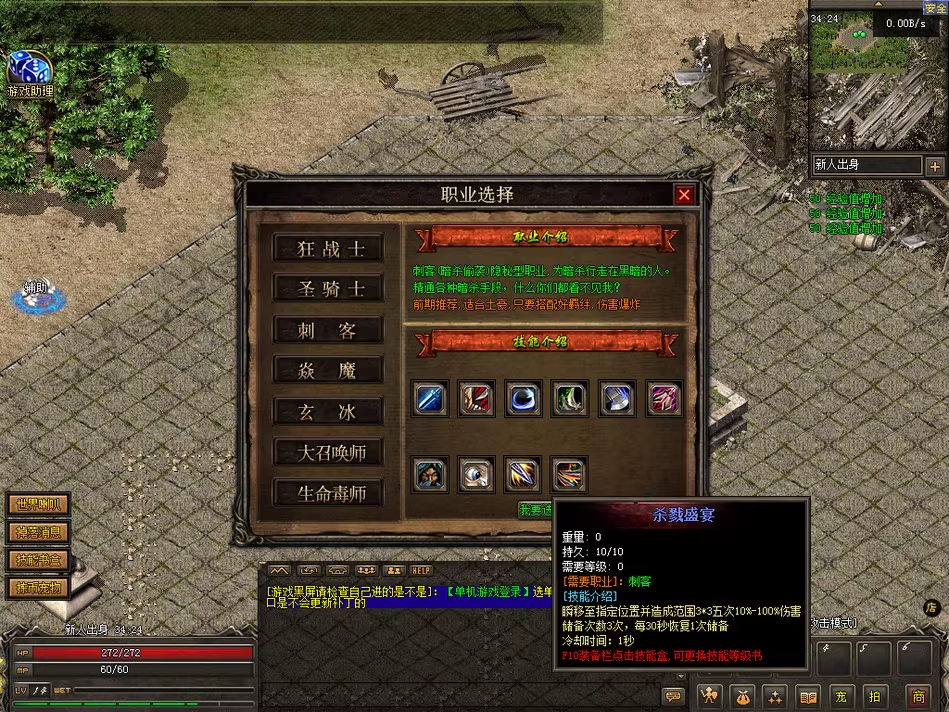Pick the 生命毒师 class

pos(329,493)
